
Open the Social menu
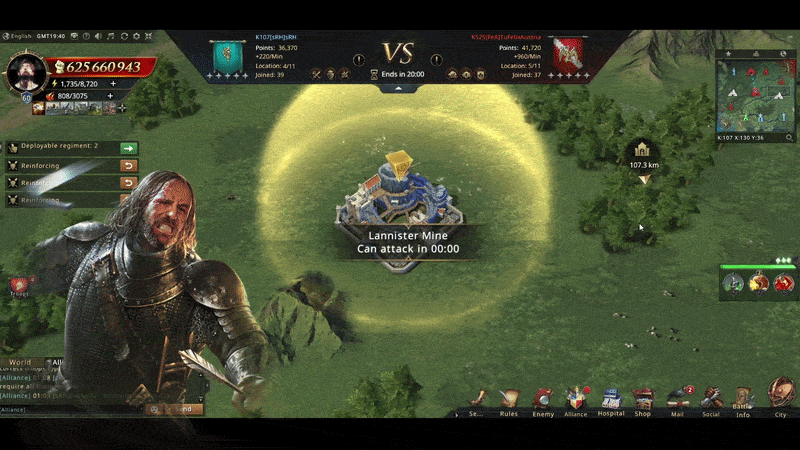pos(711,397)
